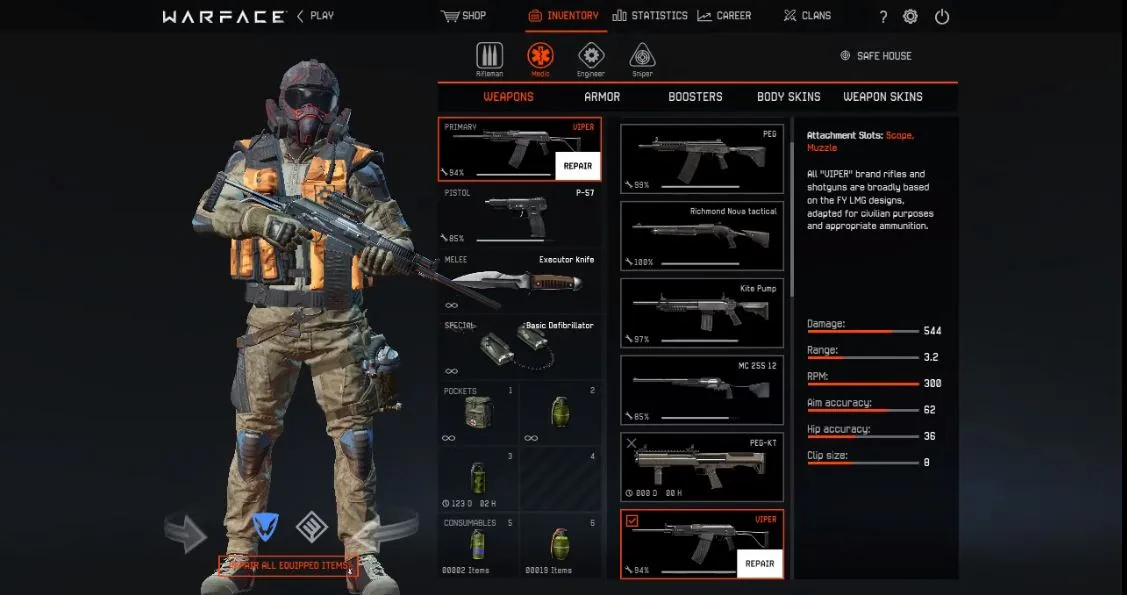Viewport: 1127px width, 595px height.
Task: Enter the Safe House
Action: [876, 56]
